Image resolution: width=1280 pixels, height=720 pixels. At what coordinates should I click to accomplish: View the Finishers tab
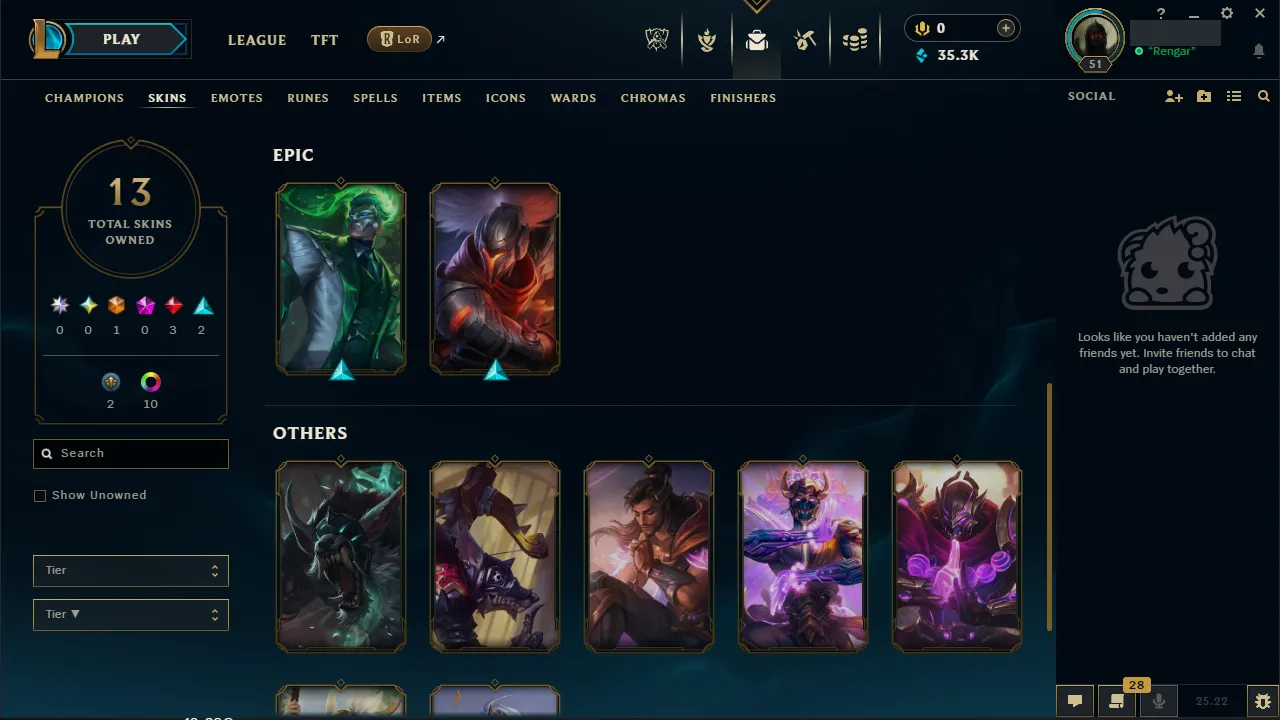[743, 98]
